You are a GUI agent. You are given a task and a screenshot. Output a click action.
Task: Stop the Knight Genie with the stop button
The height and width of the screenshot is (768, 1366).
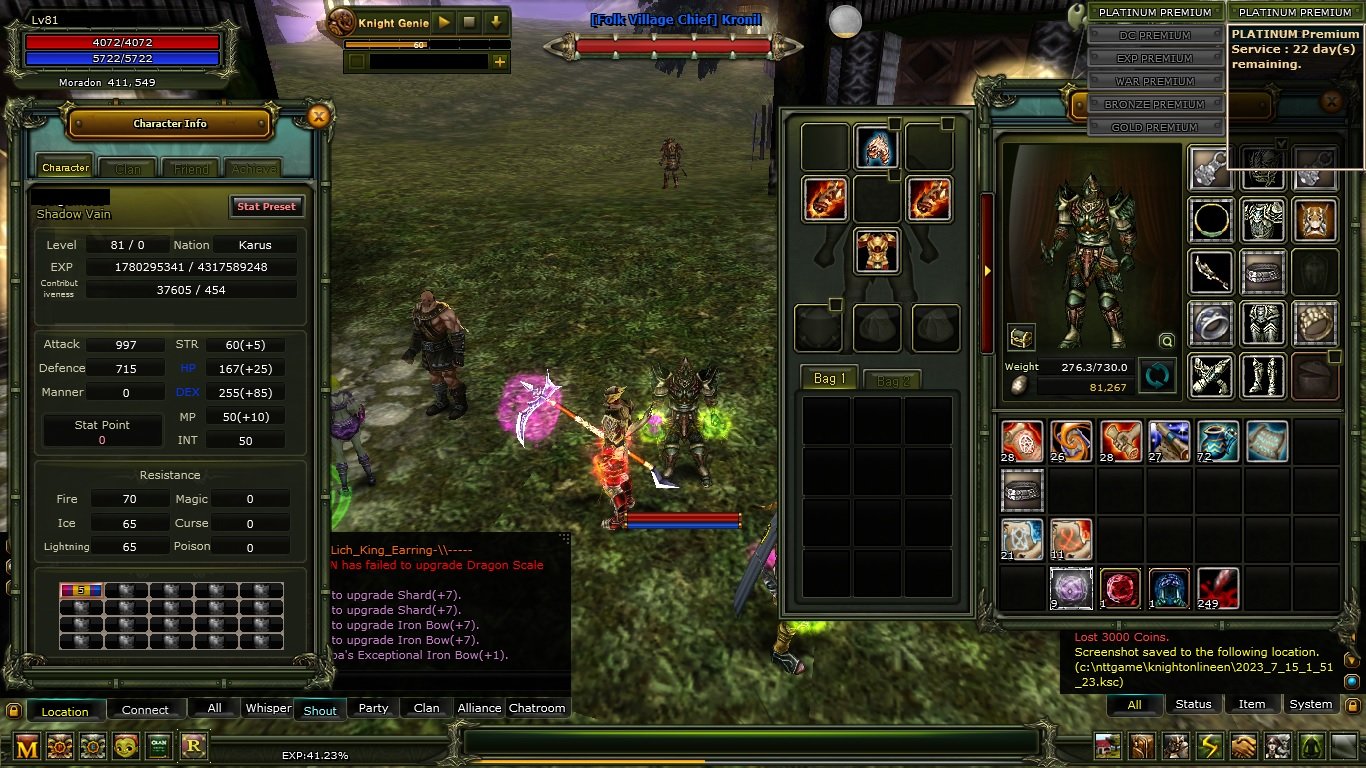[470, 22]
